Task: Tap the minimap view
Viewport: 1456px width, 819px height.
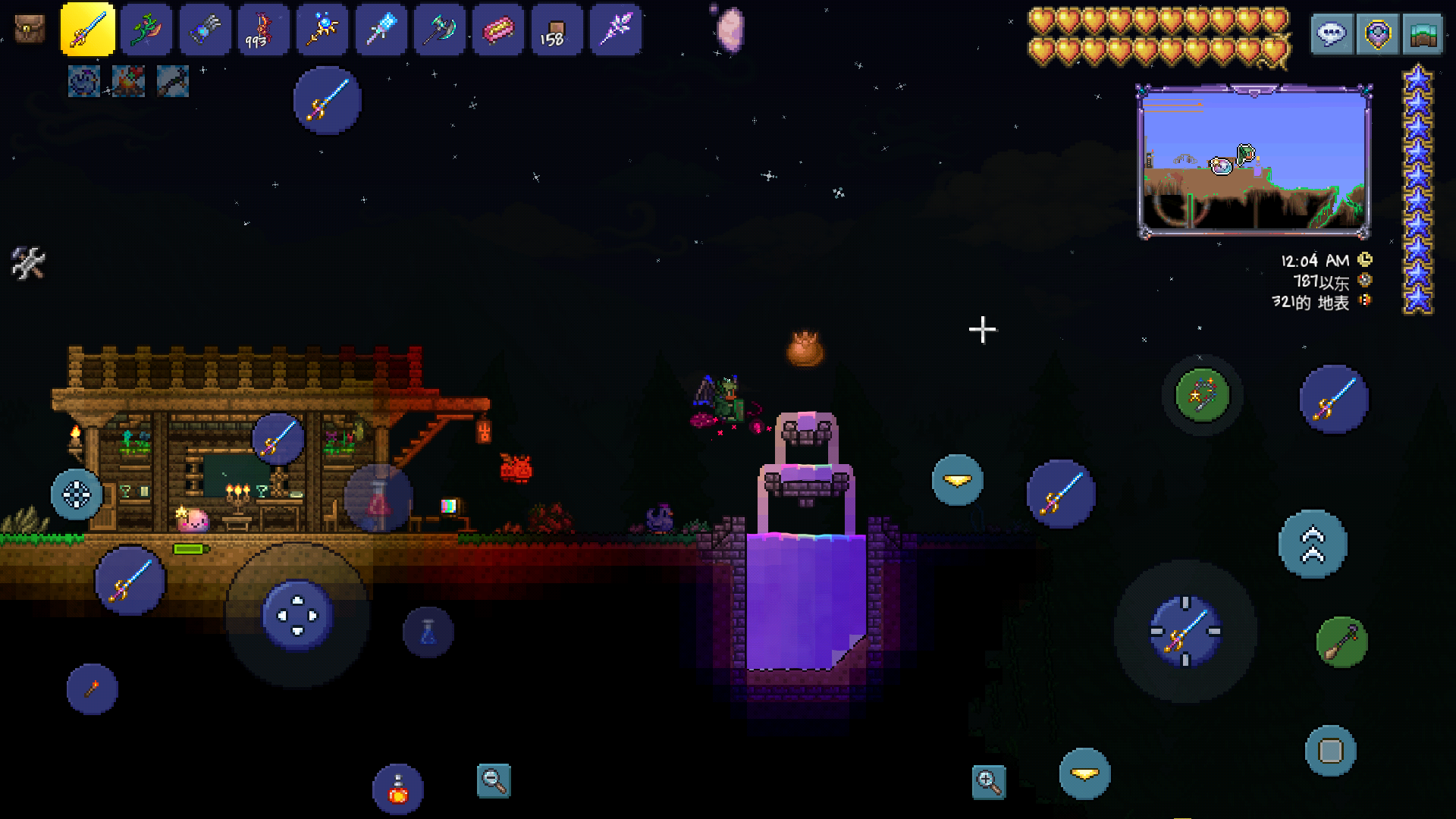Action: click(x=1254, y=161)
